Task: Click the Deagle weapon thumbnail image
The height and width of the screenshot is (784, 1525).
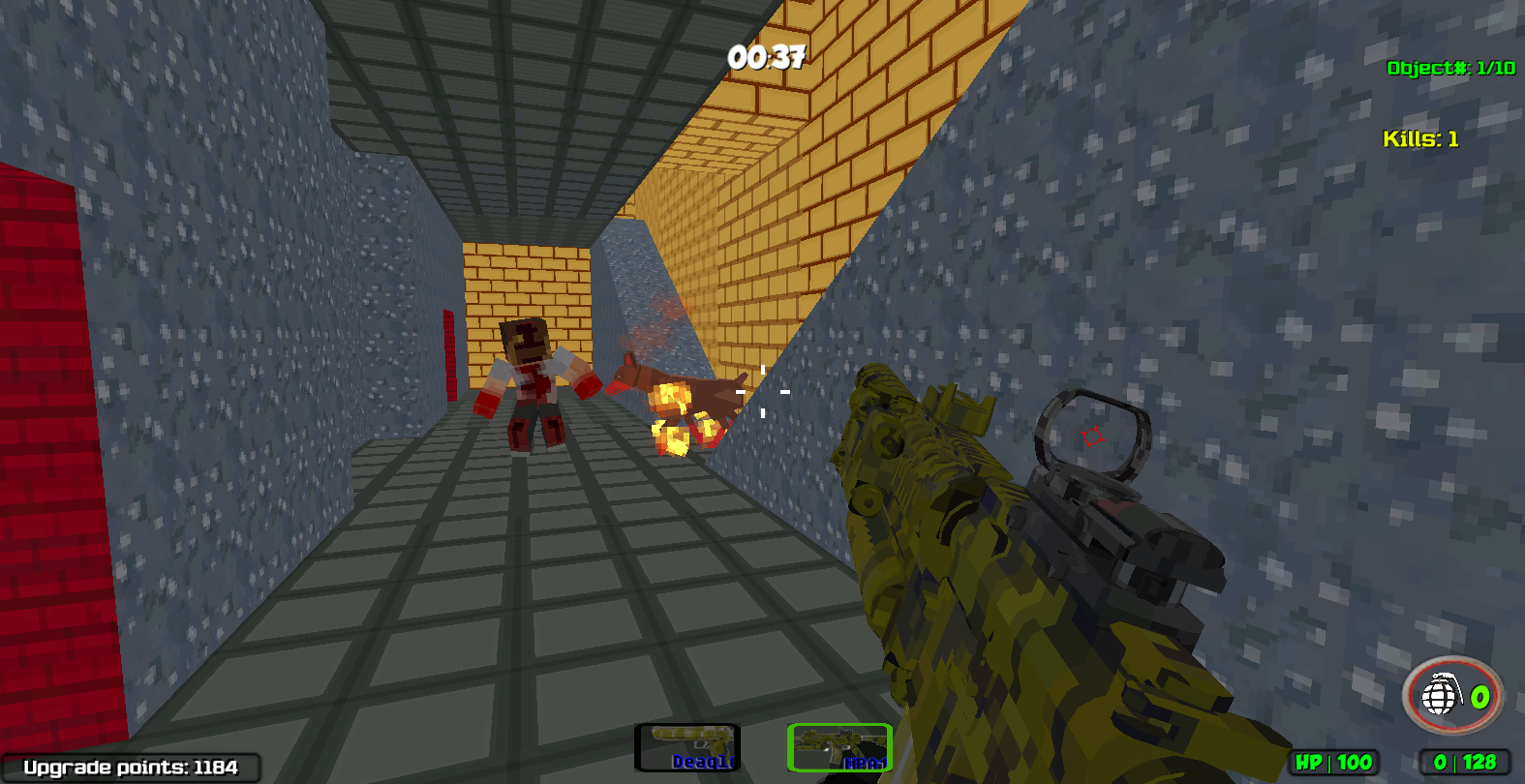Action: tap(687, 738)
